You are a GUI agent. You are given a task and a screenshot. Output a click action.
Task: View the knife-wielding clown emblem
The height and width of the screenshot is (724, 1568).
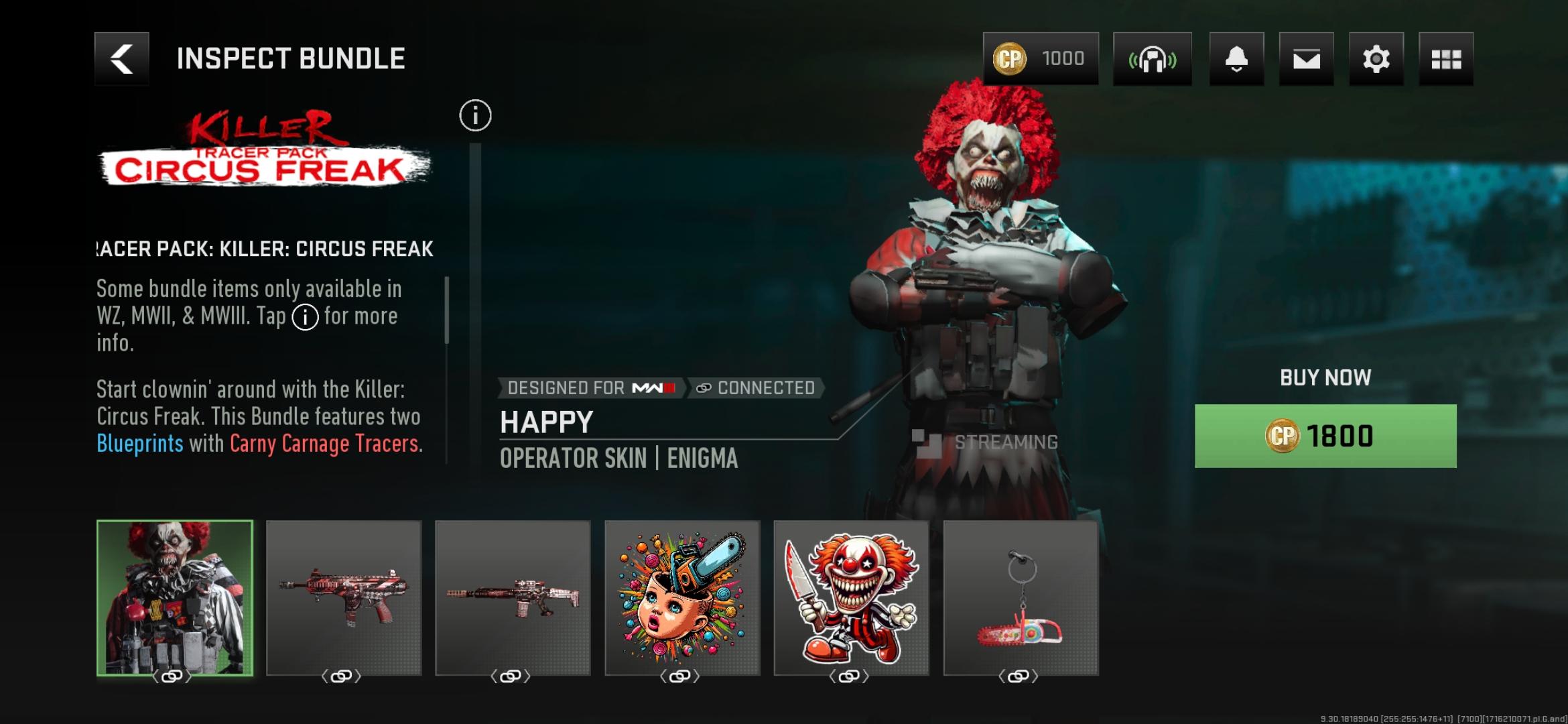851,597
